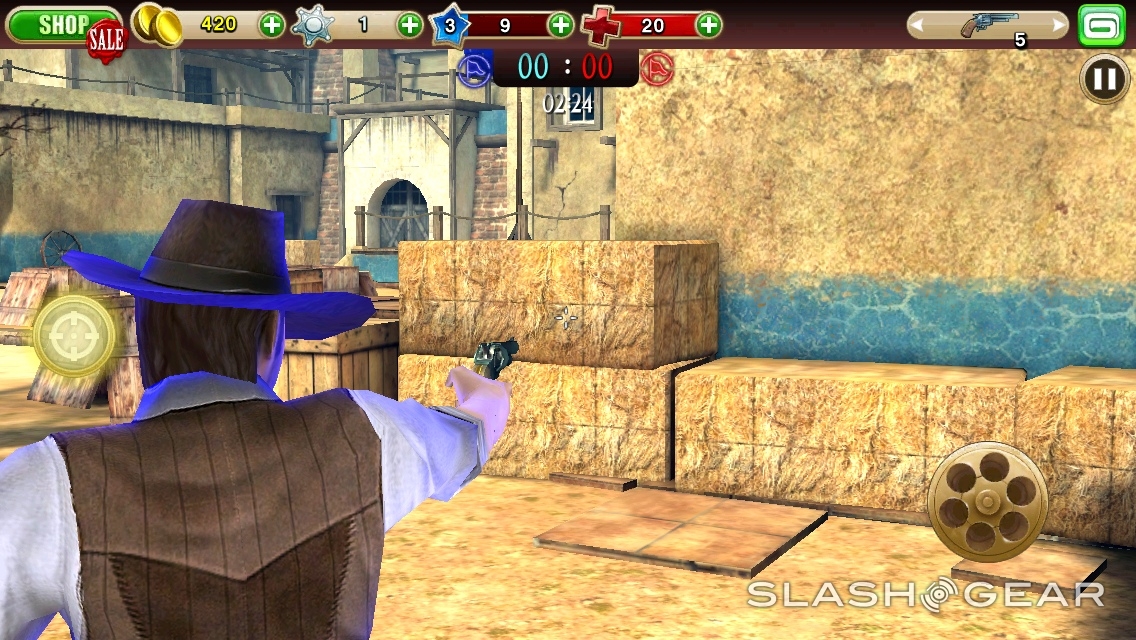Screen dimensions: 1136x640
Task: Open the Gameloft logo menu
Action: [1102, 25]
